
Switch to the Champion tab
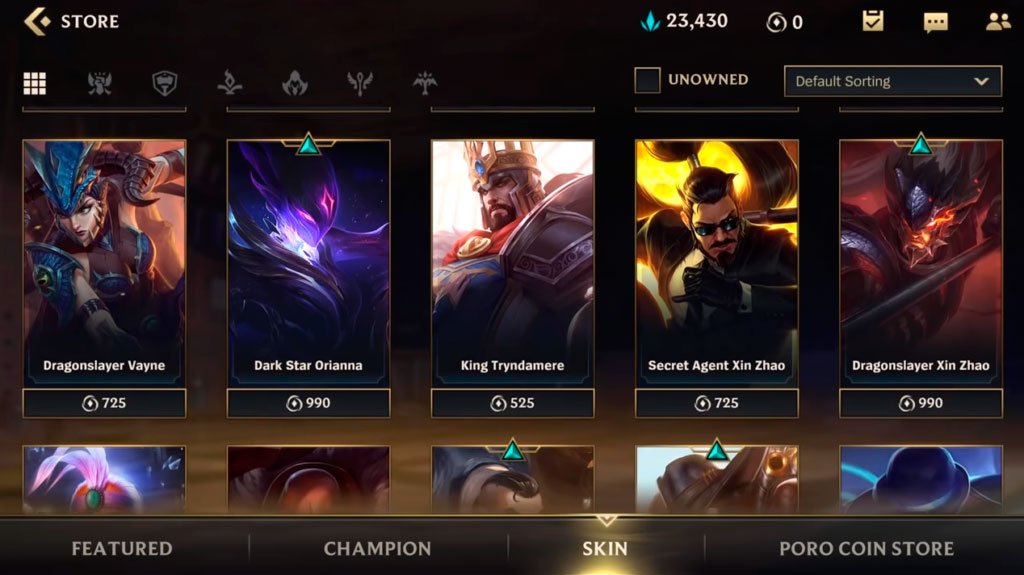pos(378,548)
